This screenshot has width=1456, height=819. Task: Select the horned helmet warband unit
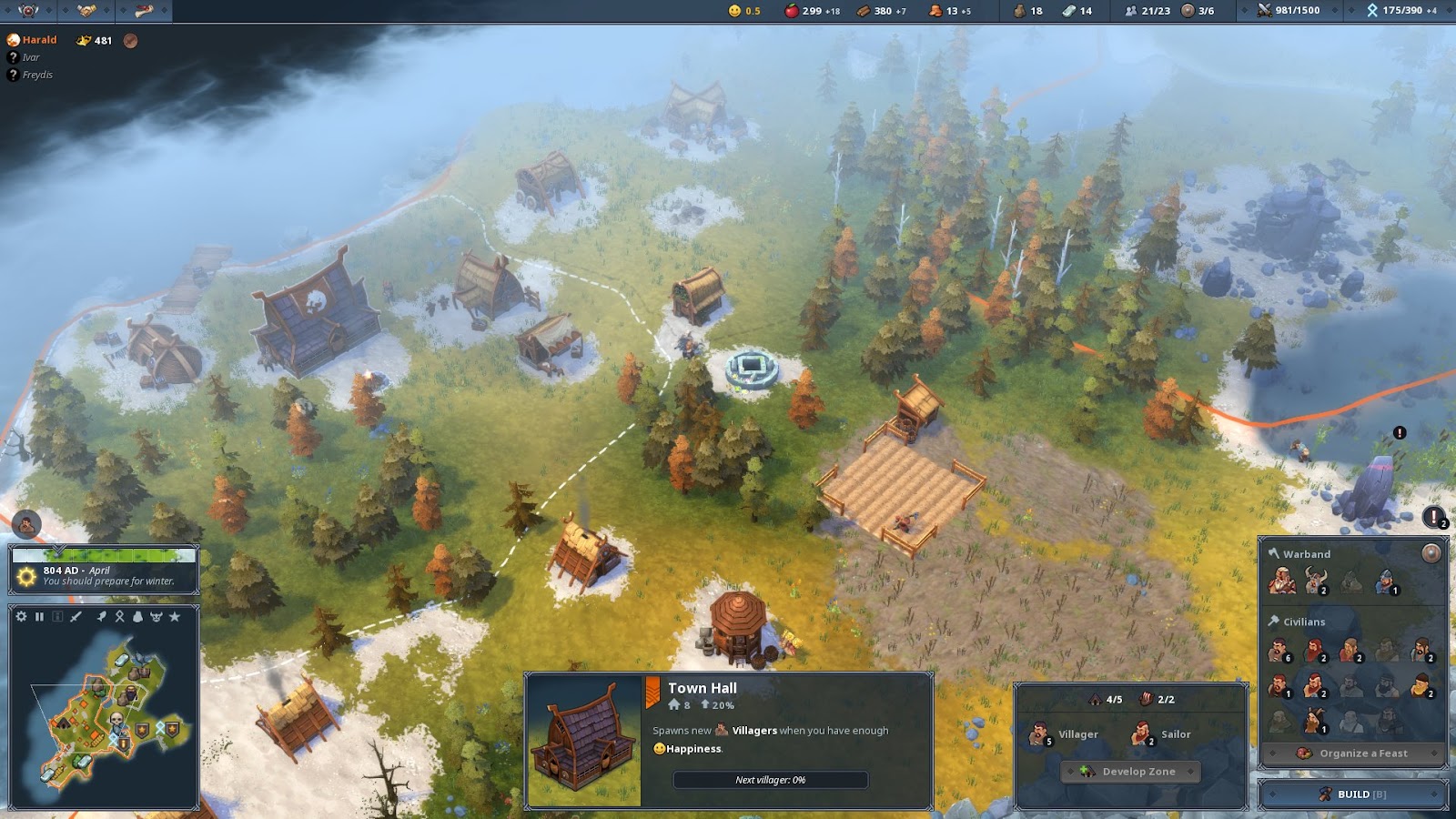tap(1316, 580)
